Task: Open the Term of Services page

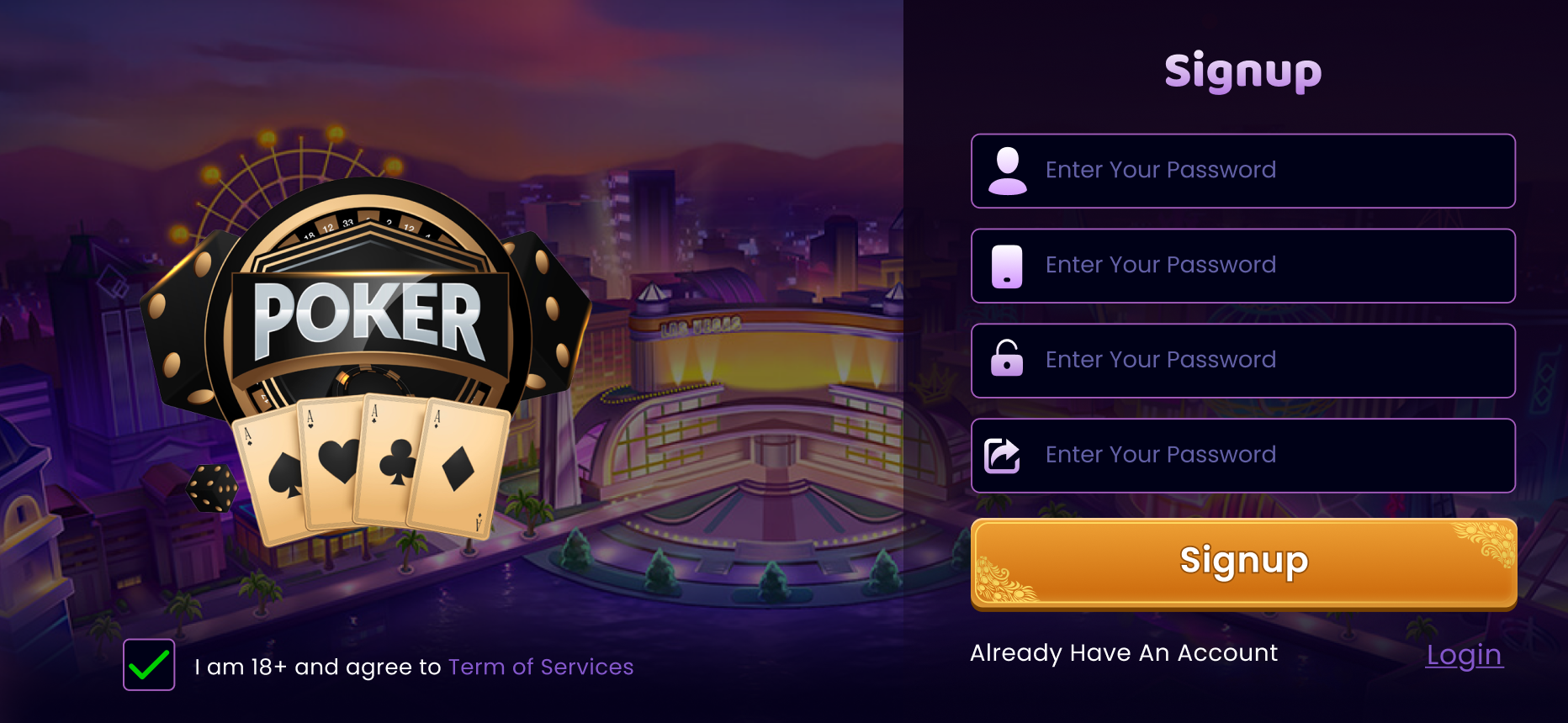Action: pyautogui.click(x=541, y=667)
